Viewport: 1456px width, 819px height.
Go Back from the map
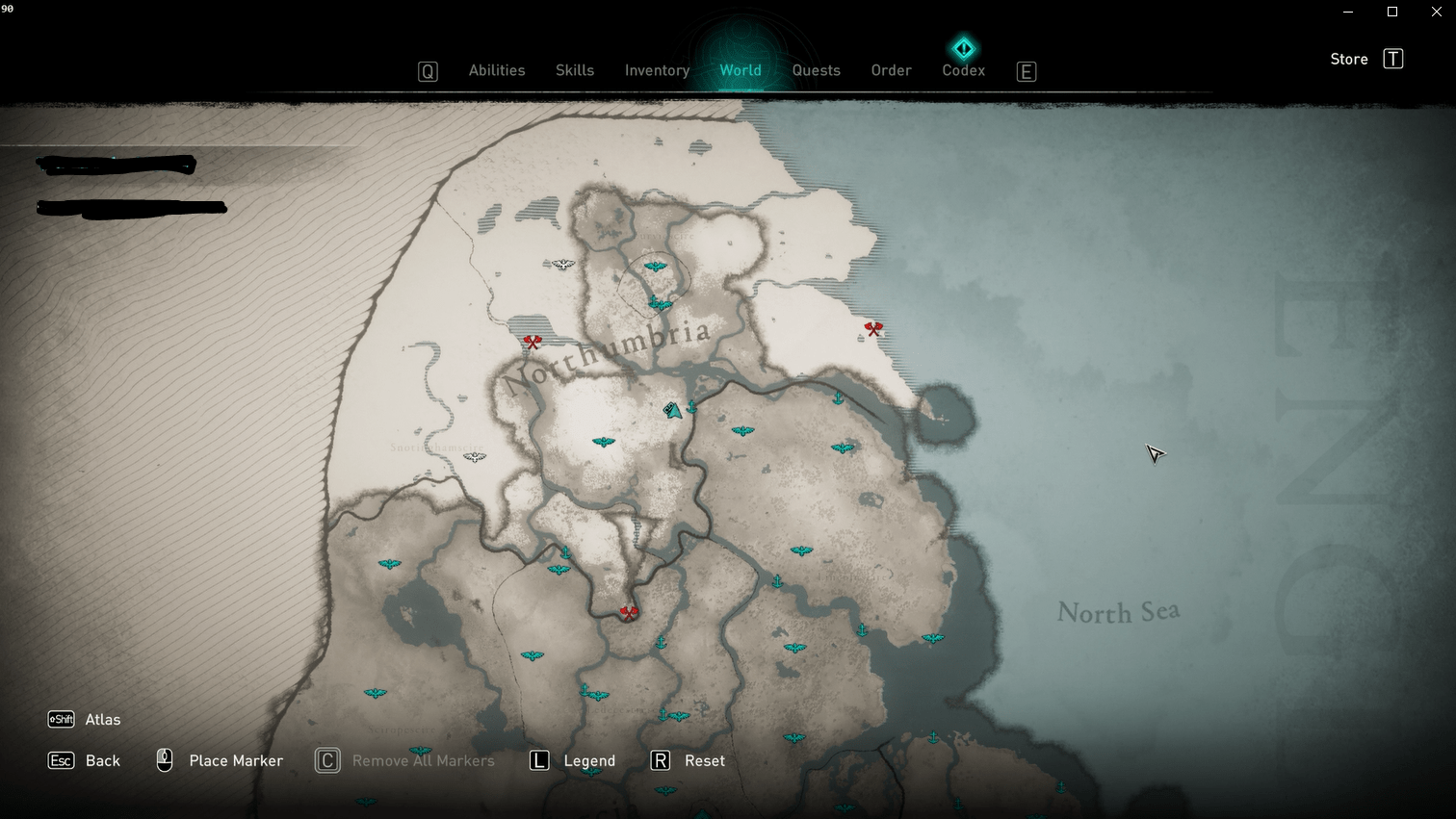pos(102,761)
